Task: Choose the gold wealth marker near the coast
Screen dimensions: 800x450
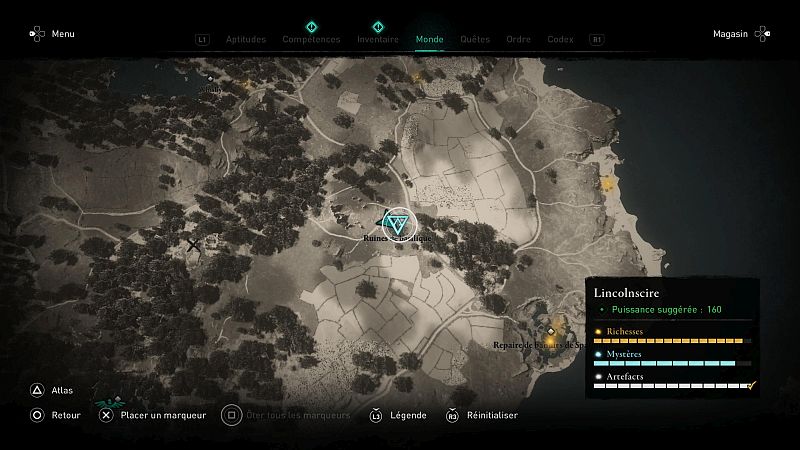Action: tap(606, 182)
